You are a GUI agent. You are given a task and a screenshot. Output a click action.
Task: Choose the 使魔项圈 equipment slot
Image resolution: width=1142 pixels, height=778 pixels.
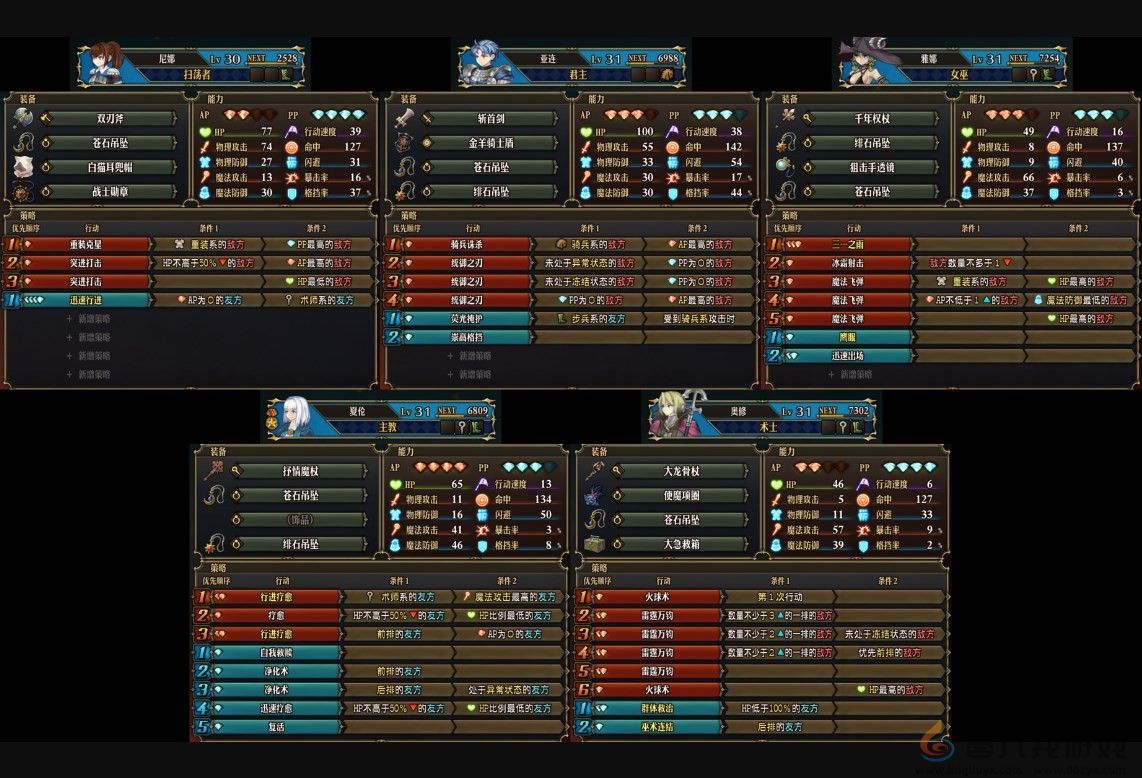681,496
